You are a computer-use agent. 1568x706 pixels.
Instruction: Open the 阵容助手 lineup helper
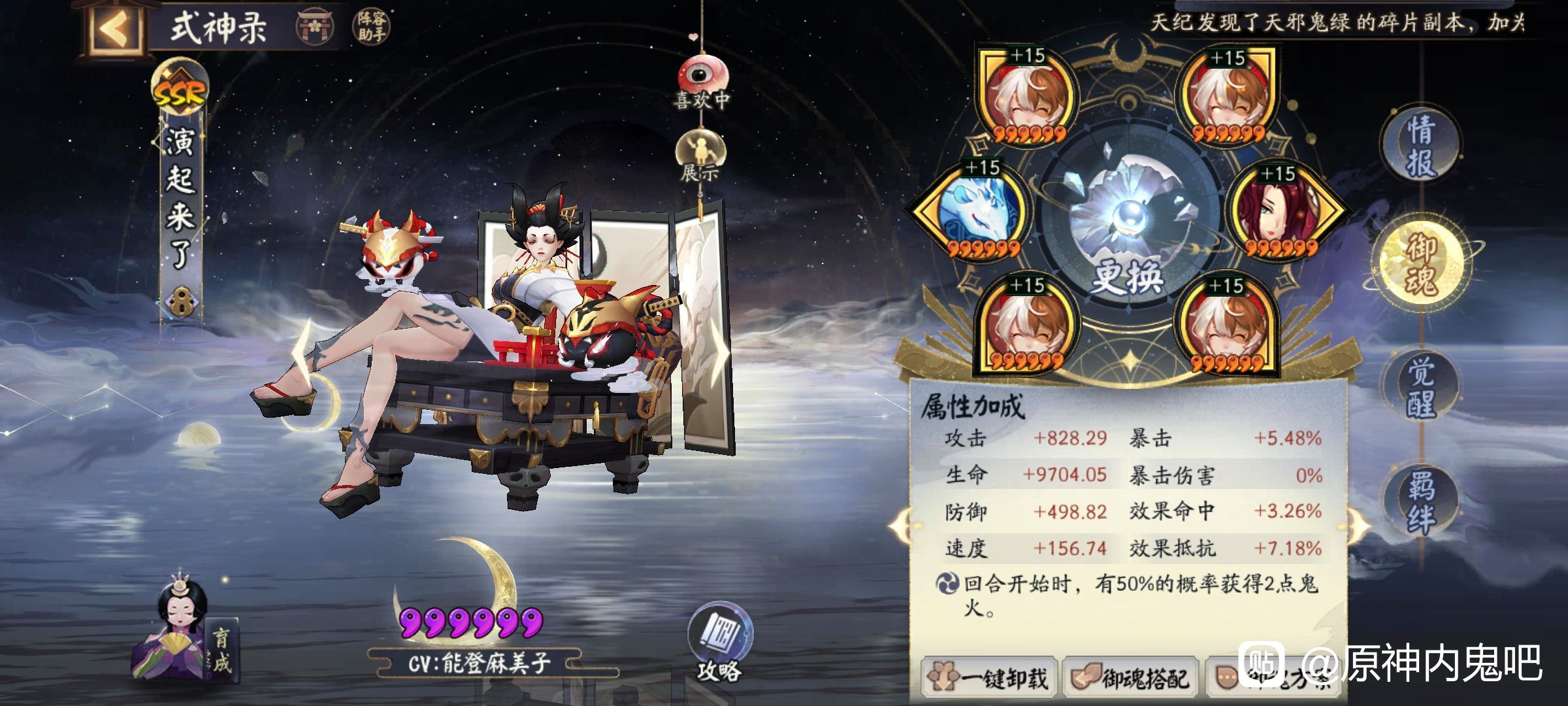point(372,27)
